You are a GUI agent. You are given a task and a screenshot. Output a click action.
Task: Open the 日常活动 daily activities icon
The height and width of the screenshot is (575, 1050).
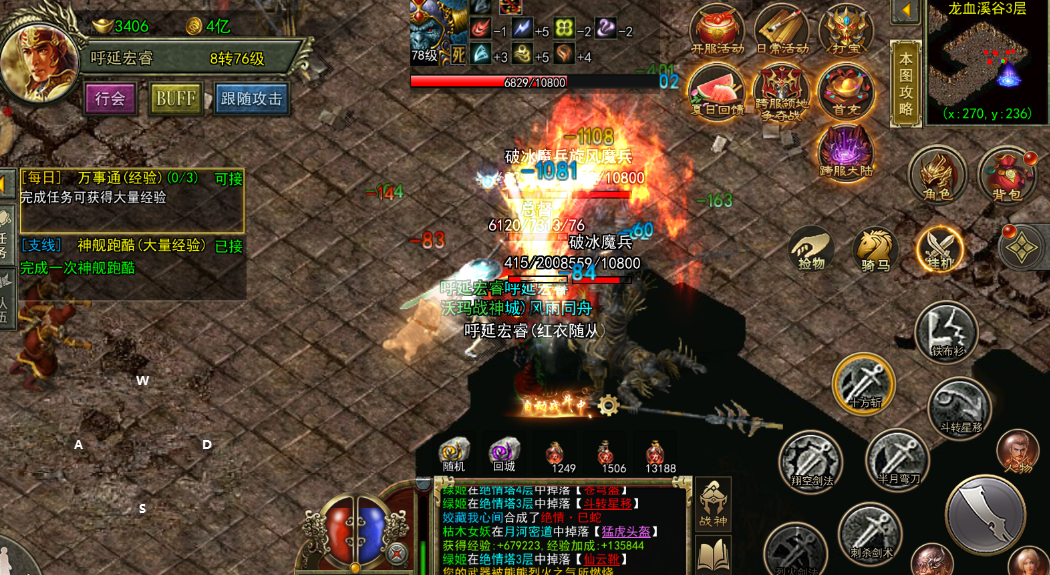click(x=781, y=28)
